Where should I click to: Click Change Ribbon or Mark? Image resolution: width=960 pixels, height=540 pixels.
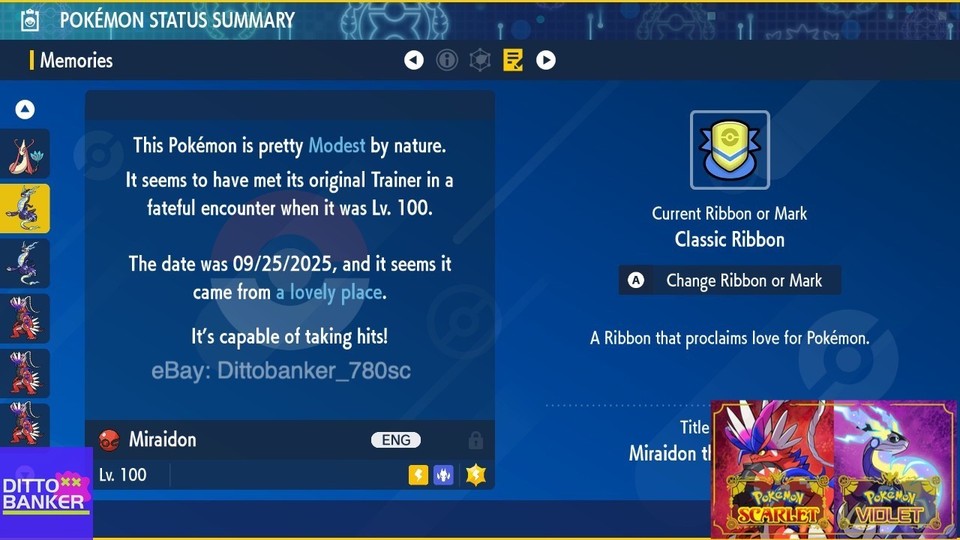[x=730, y=281]
